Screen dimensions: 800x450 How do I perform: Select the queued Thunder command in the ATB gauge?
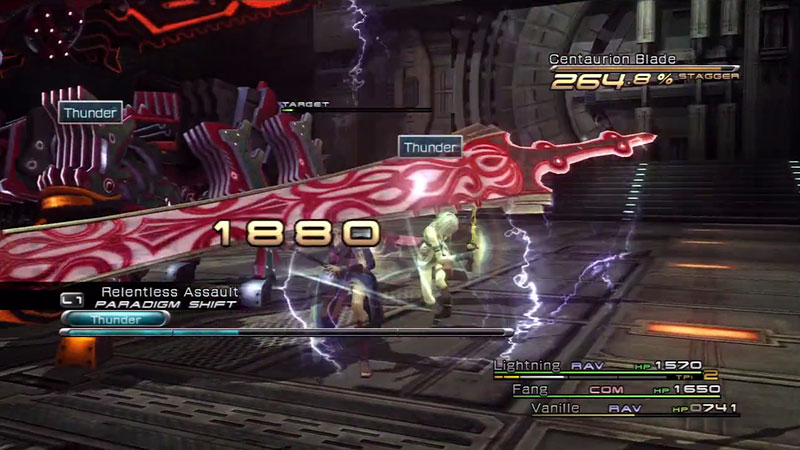pos(115,319)
